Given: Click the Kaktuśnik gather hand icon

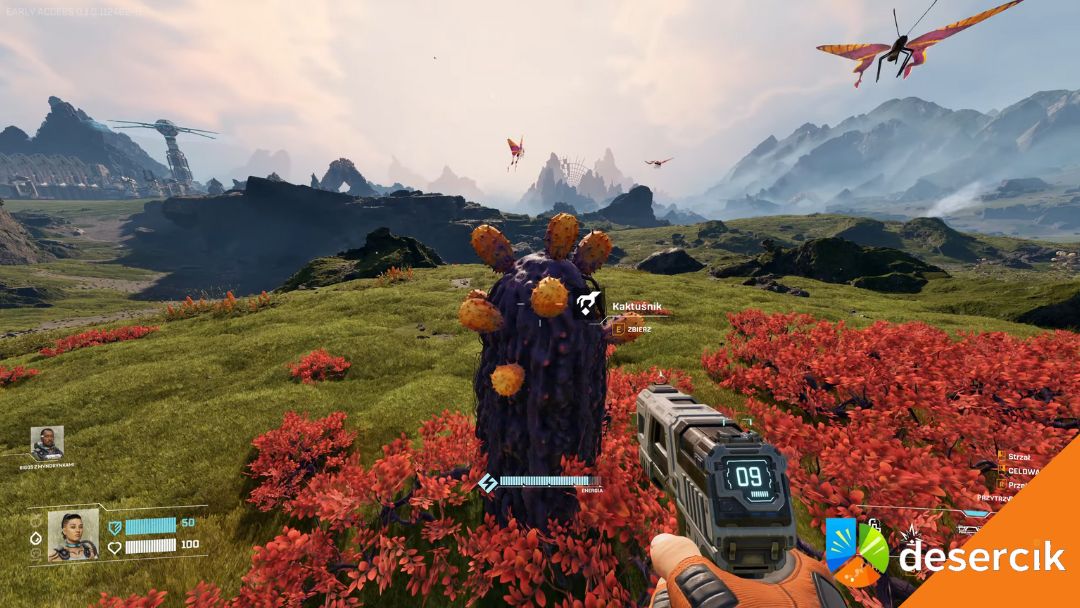Looking at the screenshot, I should pyautogui.click(x=588, y=302).
